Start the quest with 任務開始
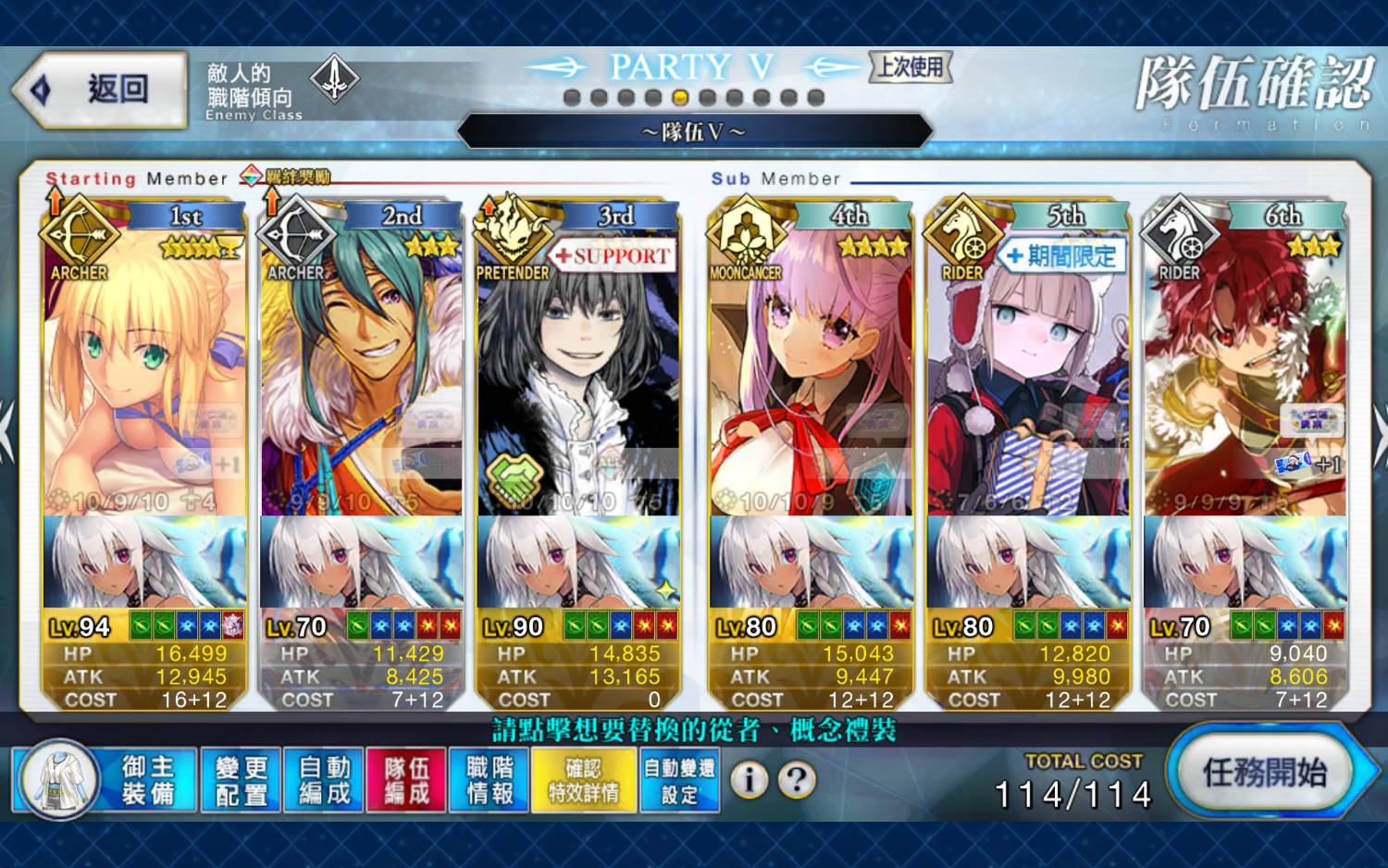This screenshot has height=868, width=1388. [x=1264, y=773]
